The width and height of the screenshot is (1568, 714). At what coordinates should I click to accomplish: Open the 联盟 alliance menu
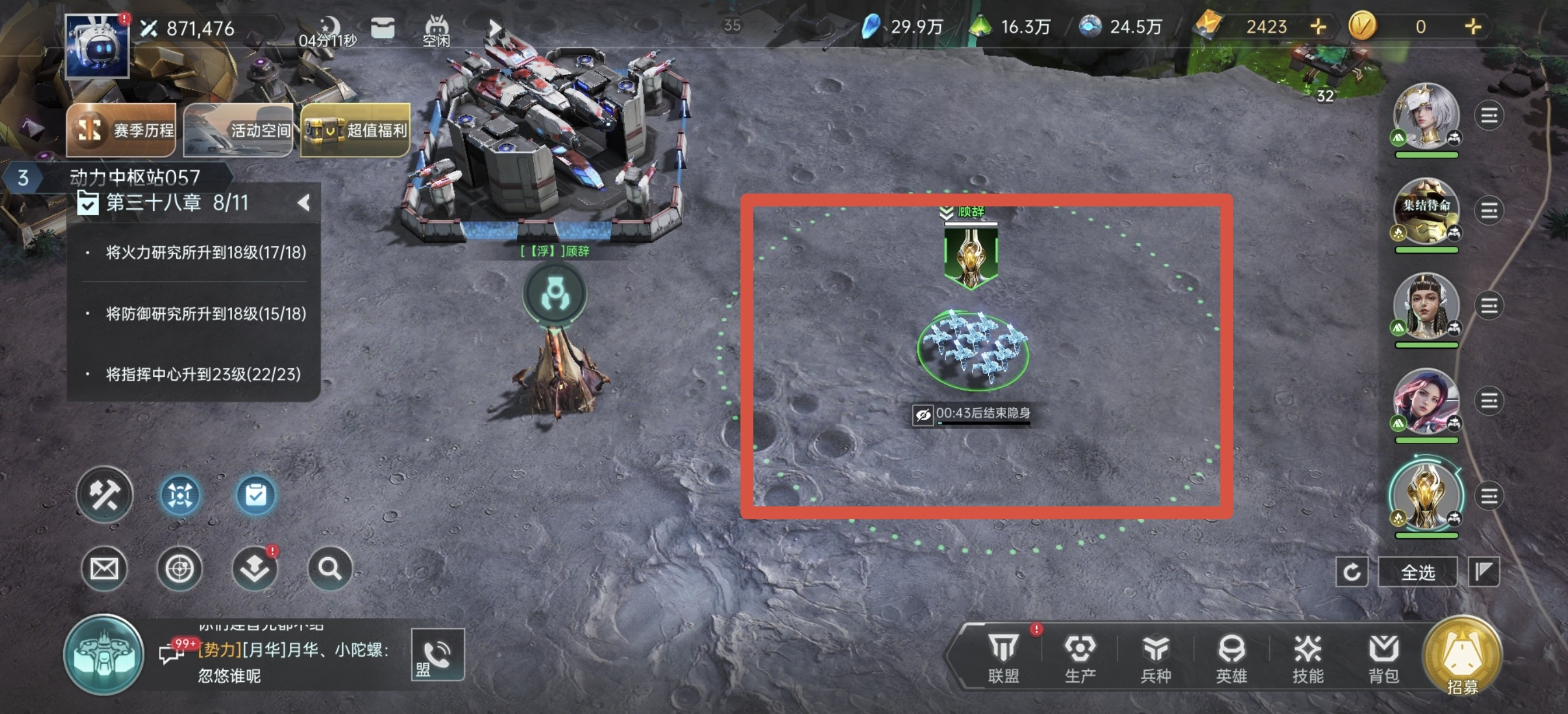[1003, 657]
